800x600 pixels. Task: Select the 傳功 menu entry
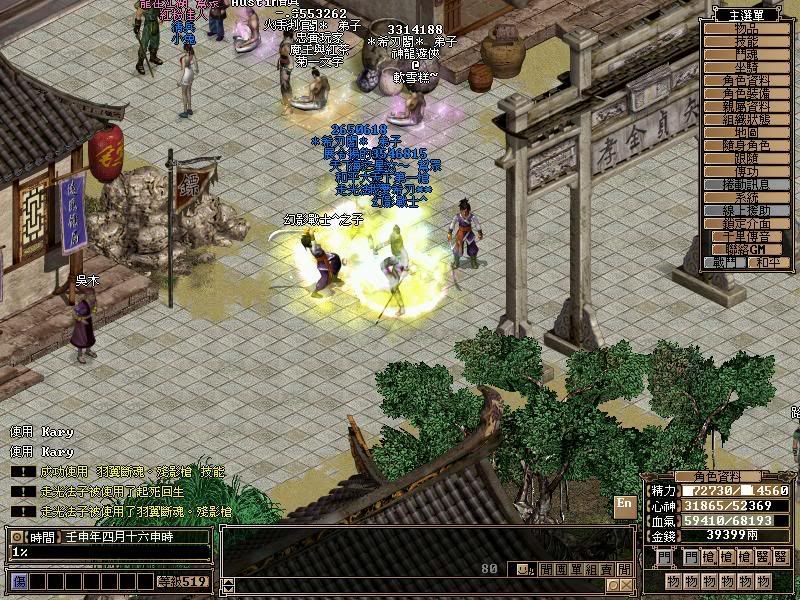click(x=747, y=172)
